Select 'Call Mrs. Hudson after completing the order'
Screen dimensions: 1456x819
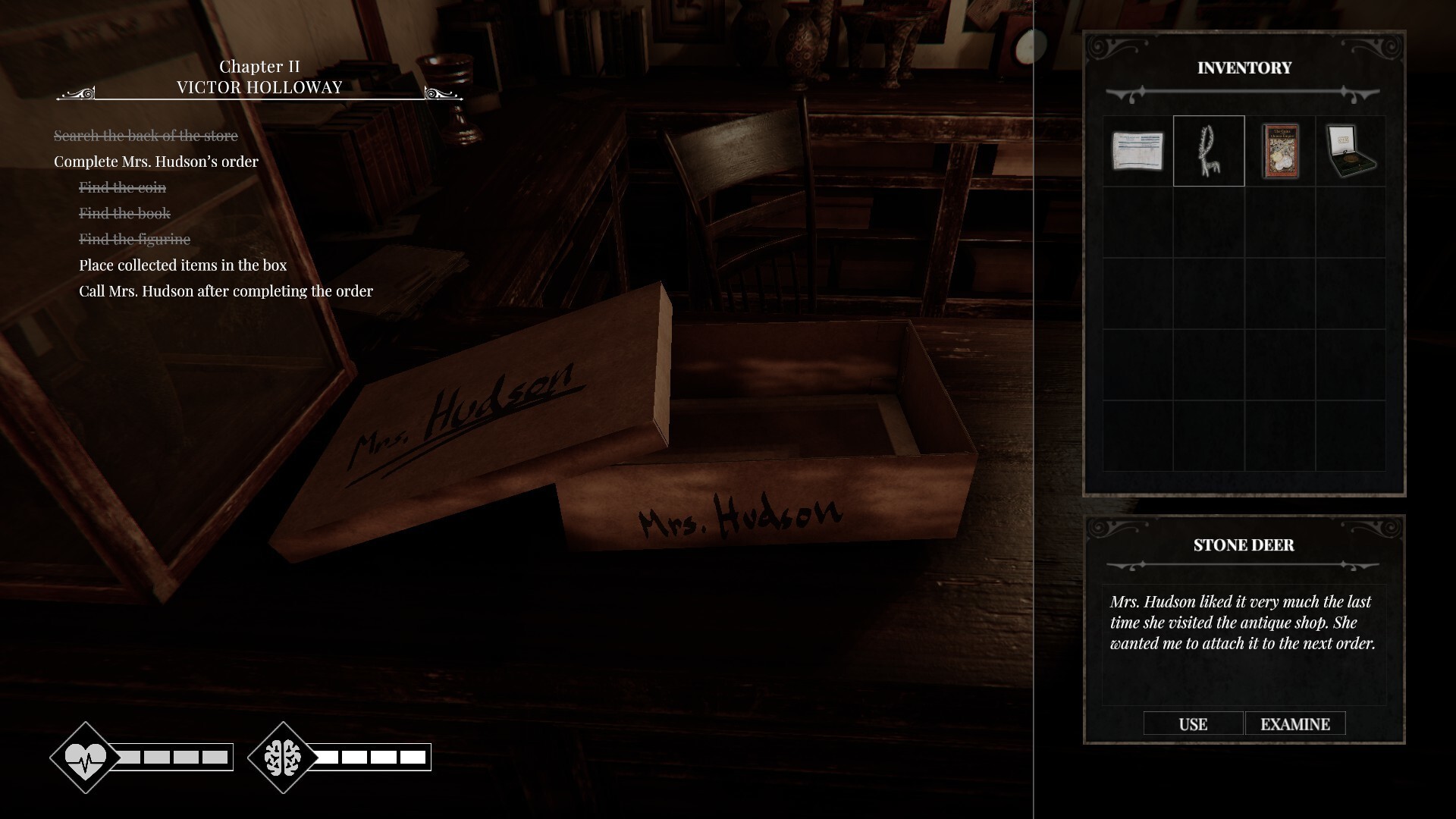tap(225, 290)
